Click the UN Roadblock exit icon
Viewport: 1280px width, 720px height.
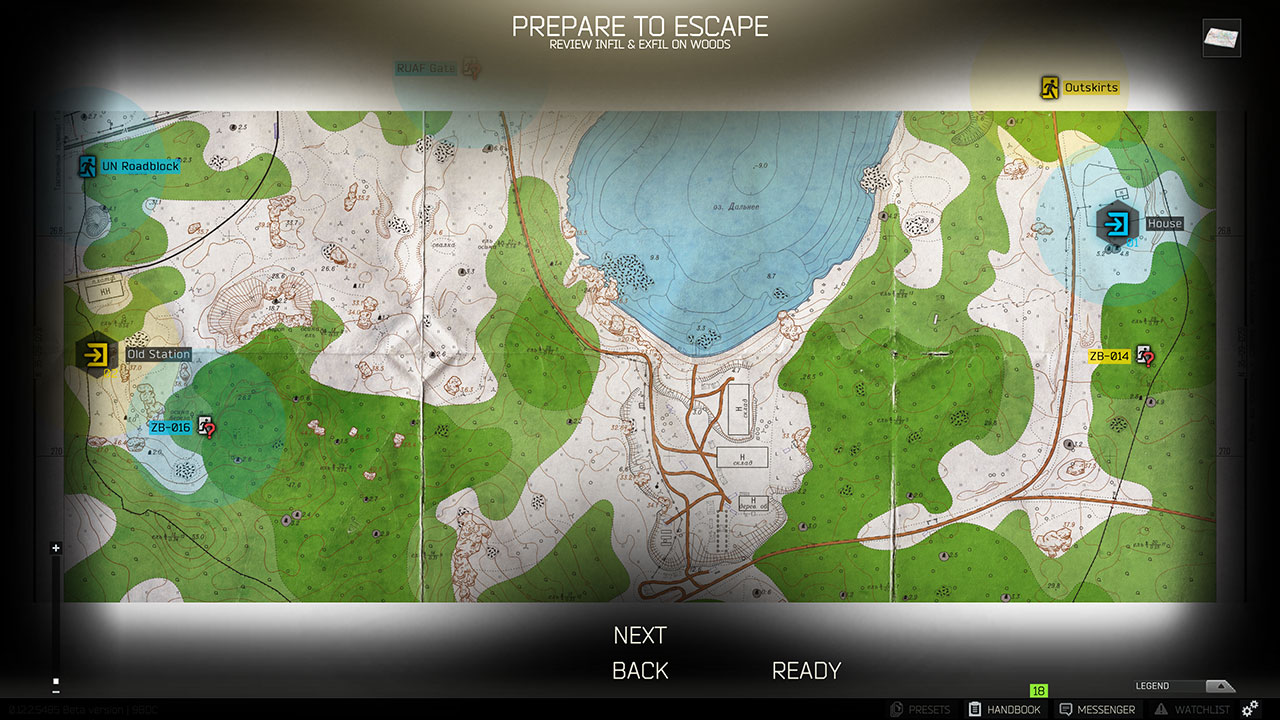[x=86, y=166]
